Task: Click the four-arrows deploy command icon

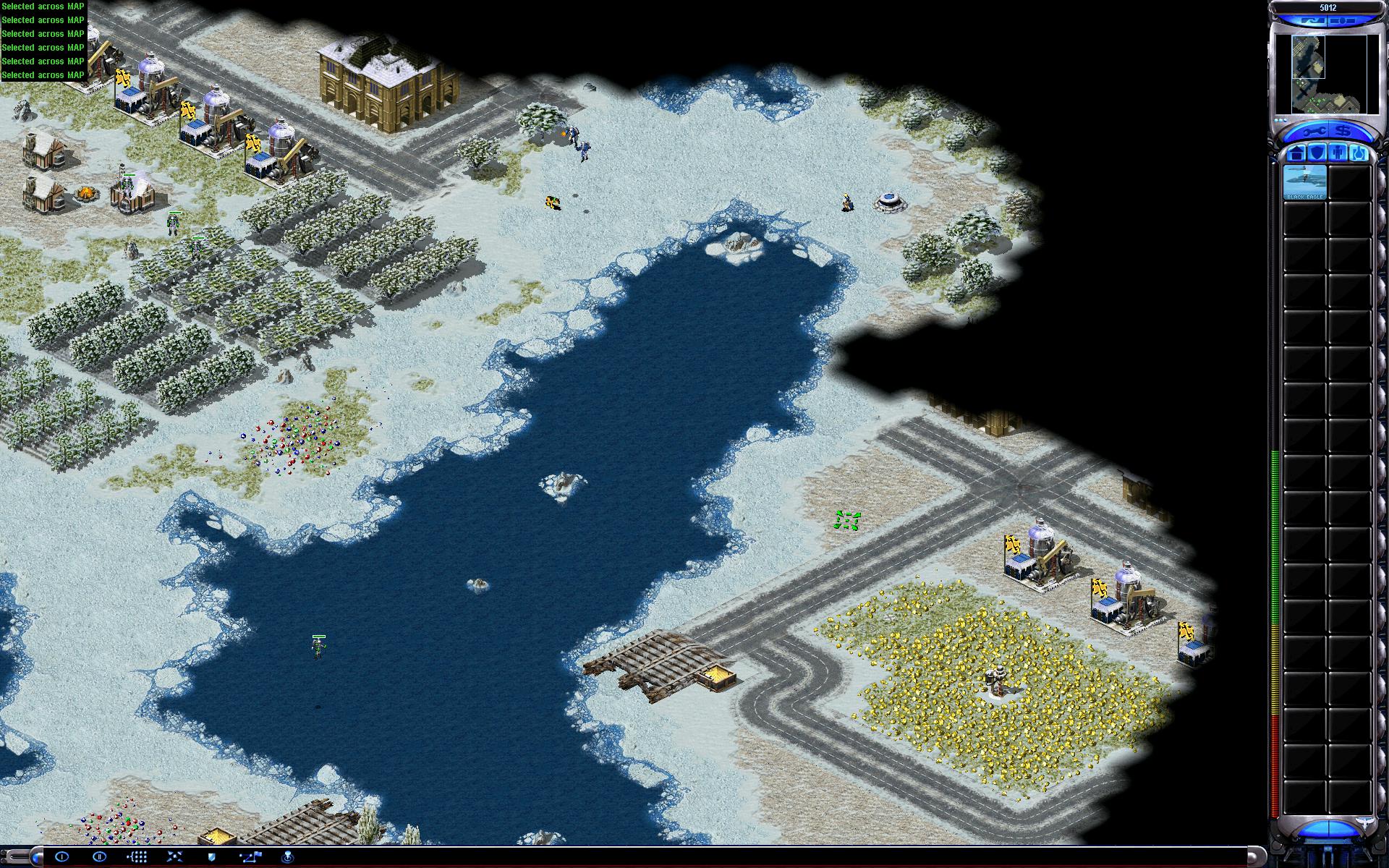Action: point(175,857)
